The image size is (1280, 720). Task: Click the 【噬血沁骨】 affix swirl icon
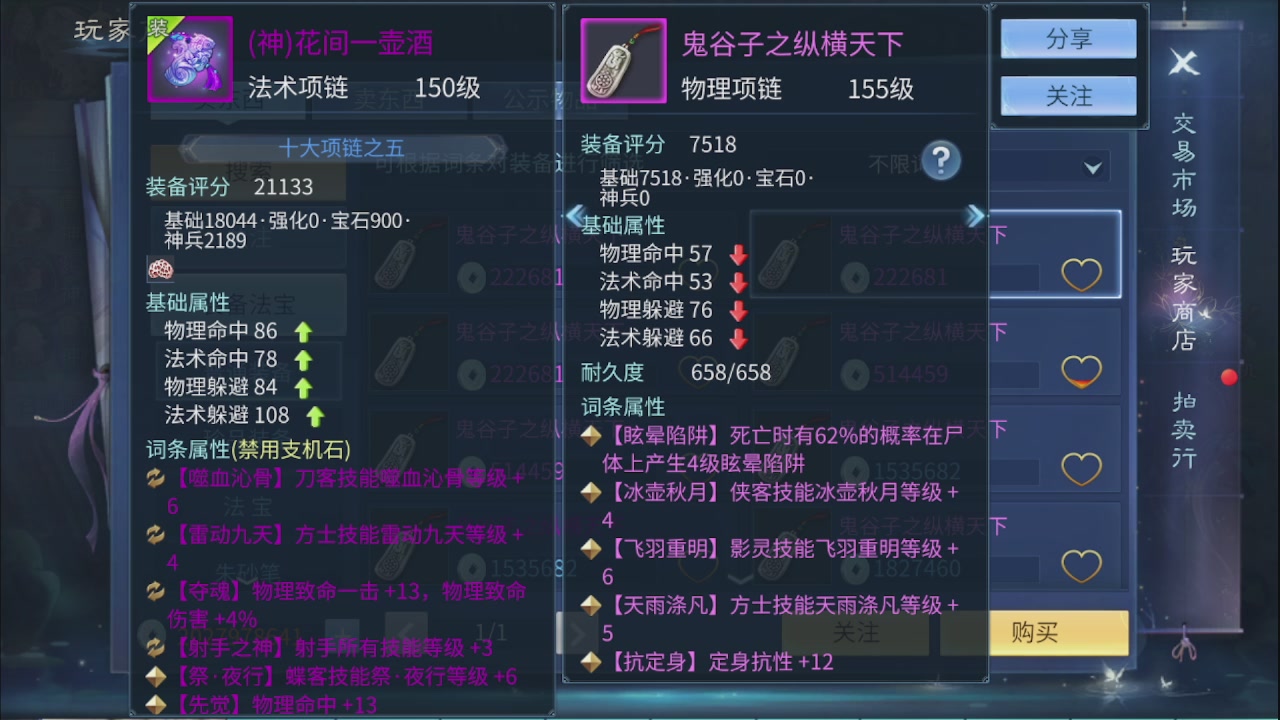[156, 477]
